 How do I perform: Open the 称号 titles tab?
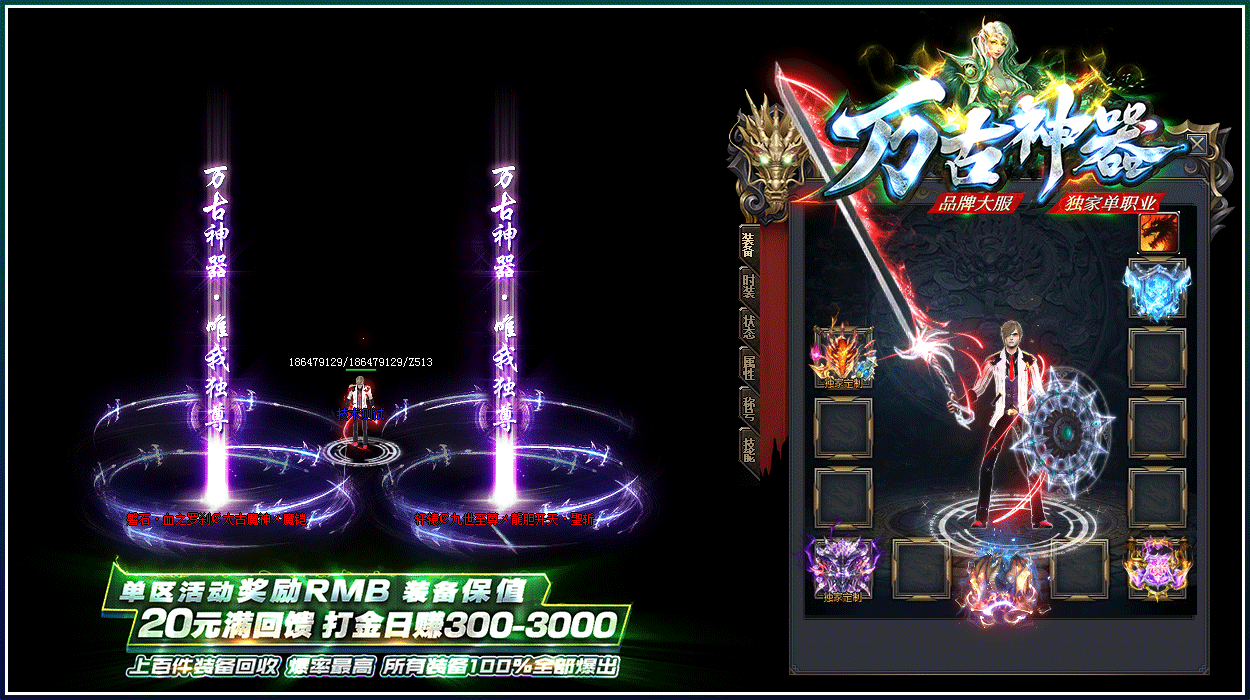pyautogui.click(x=748, y=405)
